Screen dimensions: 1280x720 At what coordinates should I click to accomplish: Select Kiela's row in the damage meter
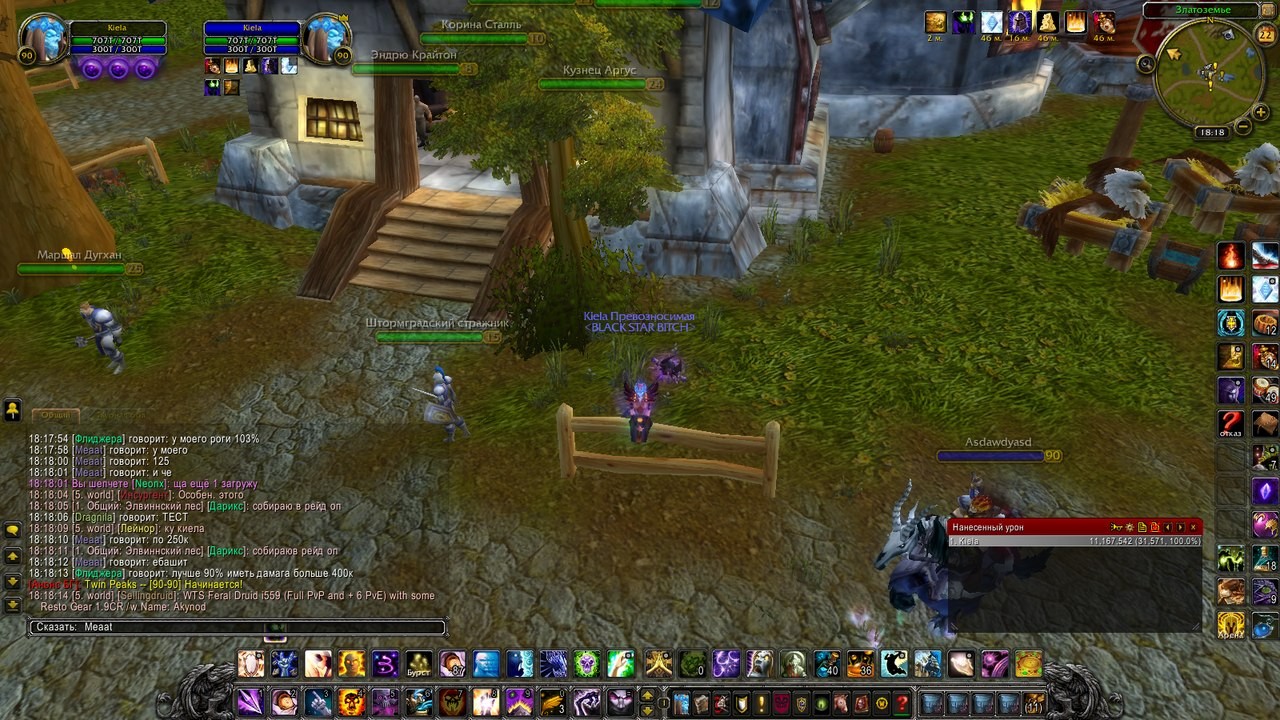click(x=1074, y=541)
